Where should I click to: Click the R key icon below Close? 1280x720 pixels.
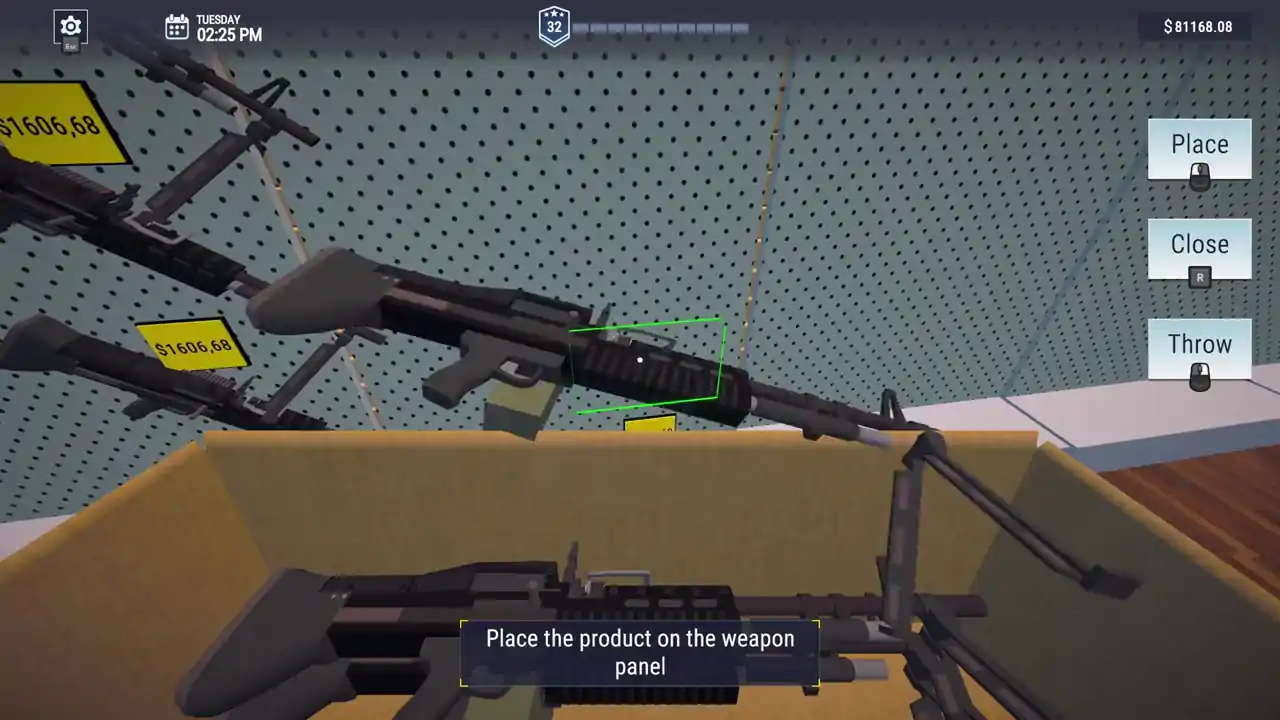click(x=1199, y=277)
